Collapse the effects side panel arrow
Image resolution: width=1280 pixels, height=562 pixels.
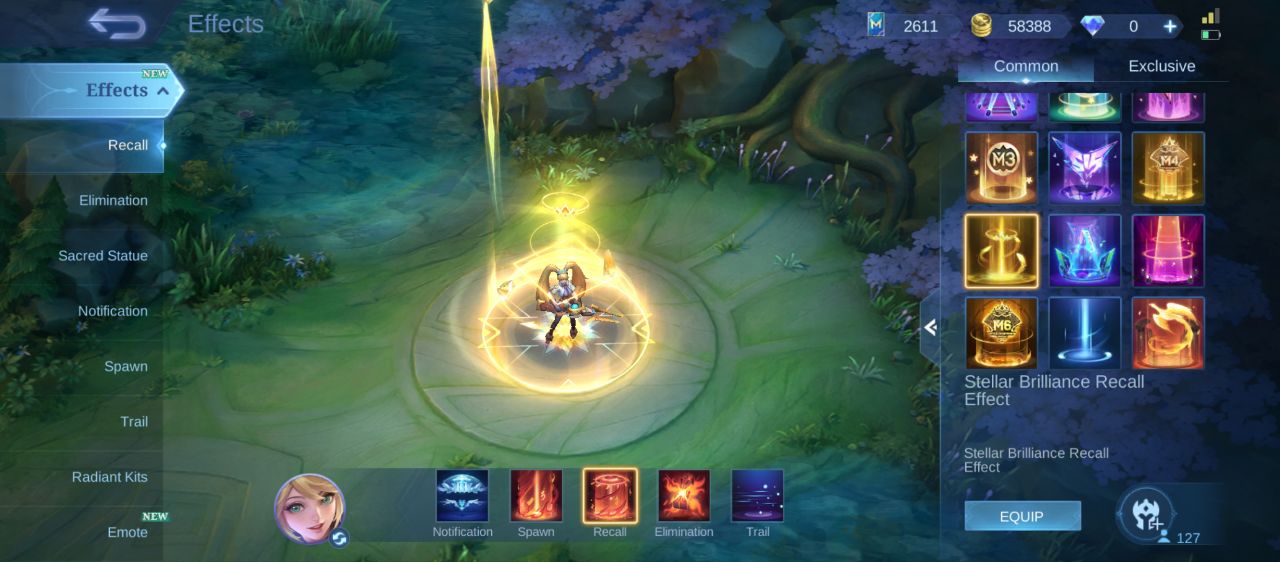coord(930,327)
